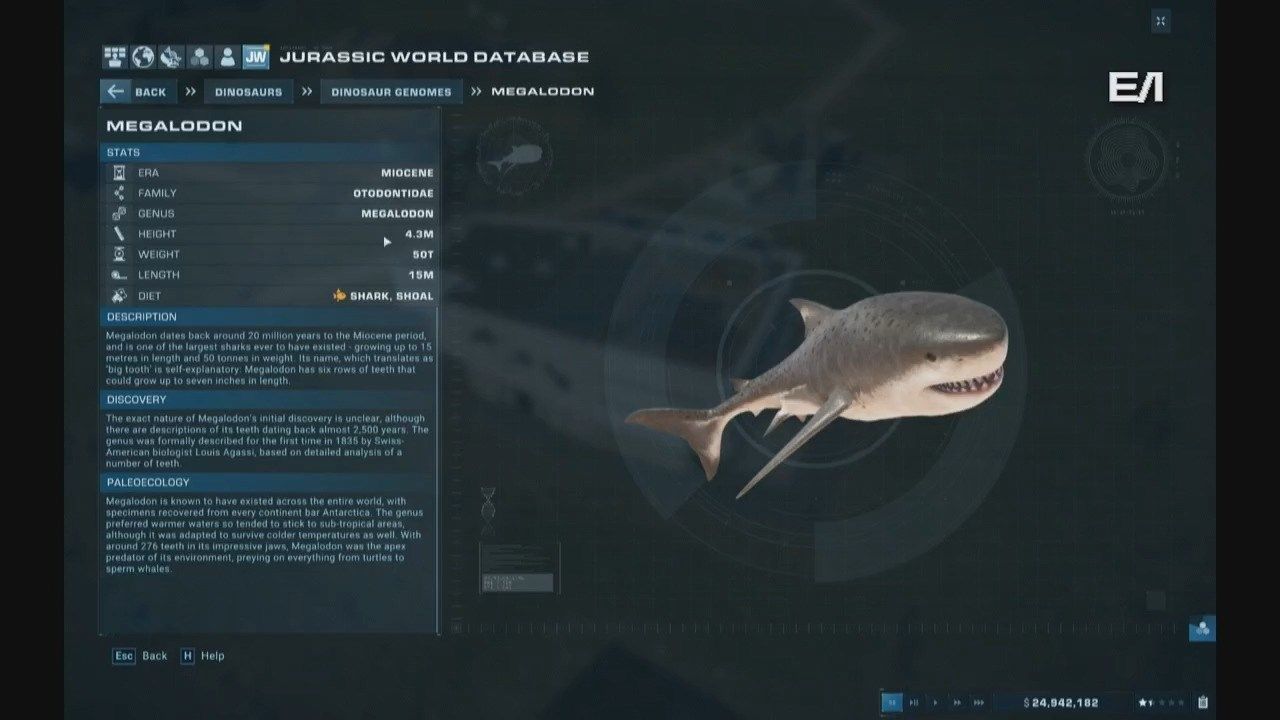Click the collapse window icon top right
The height and width of the screenshot is (720, 1280).
(x=1160, y=21)
